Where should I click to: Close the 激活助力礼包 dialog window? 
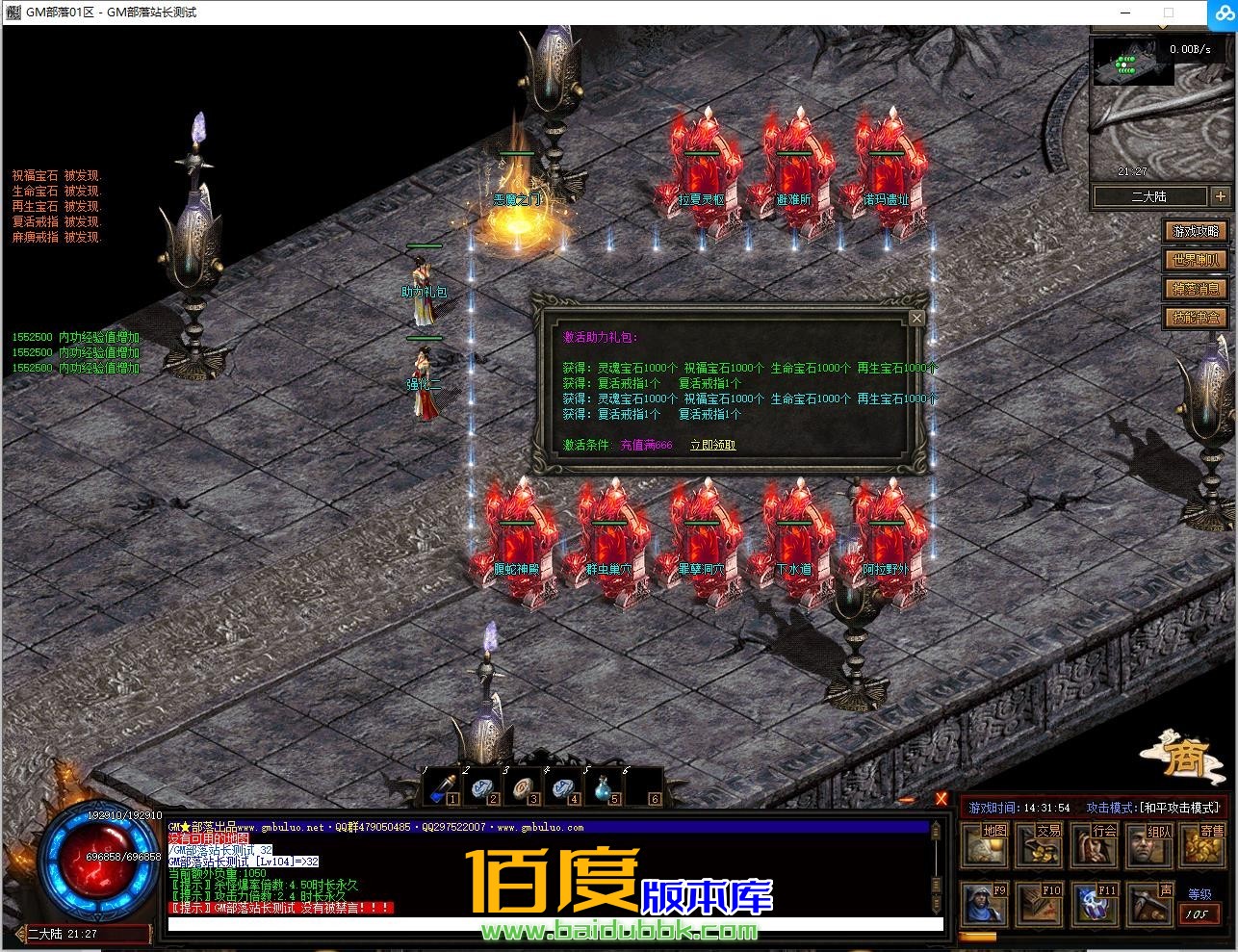tap(916, 318)
